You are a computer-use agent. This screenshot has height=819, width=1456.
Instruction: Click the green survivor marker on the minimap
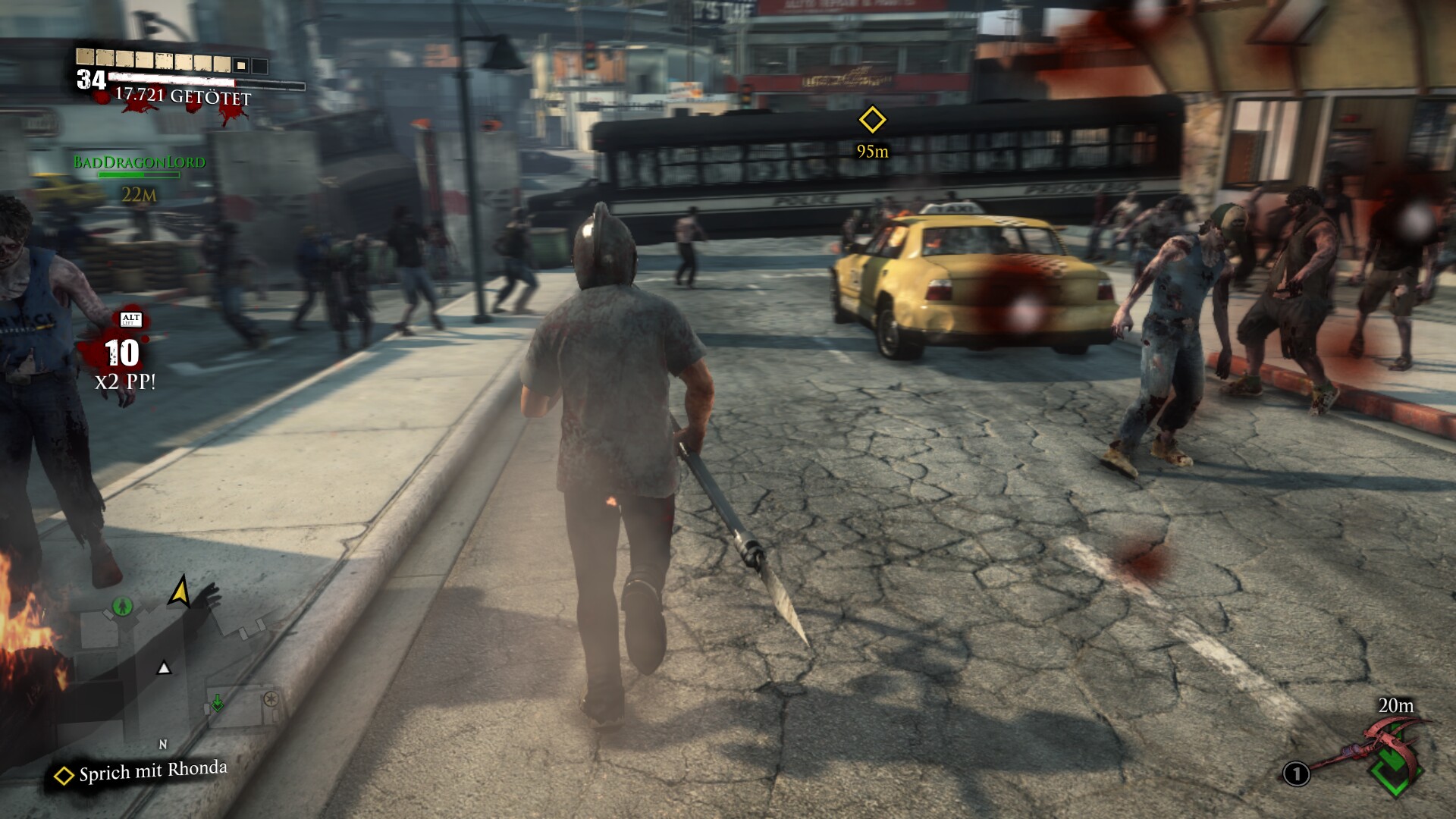122,606
